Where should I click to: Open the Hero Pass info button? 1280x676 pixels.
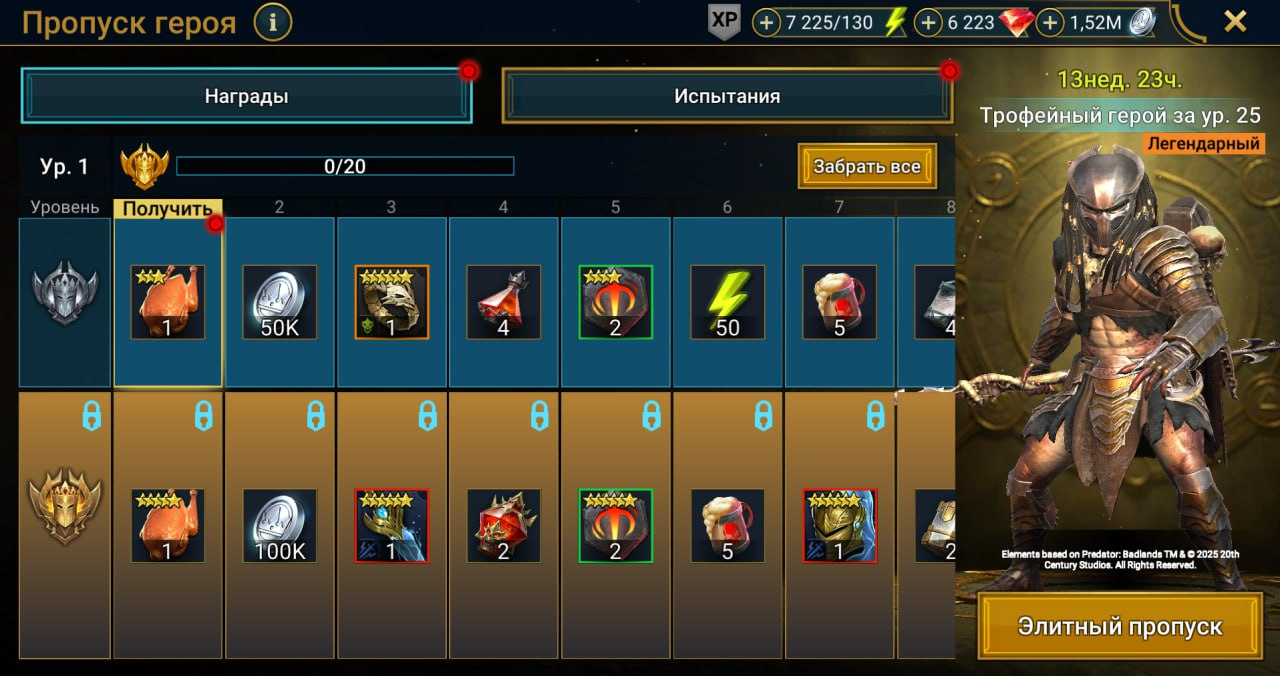click(273, 21)
